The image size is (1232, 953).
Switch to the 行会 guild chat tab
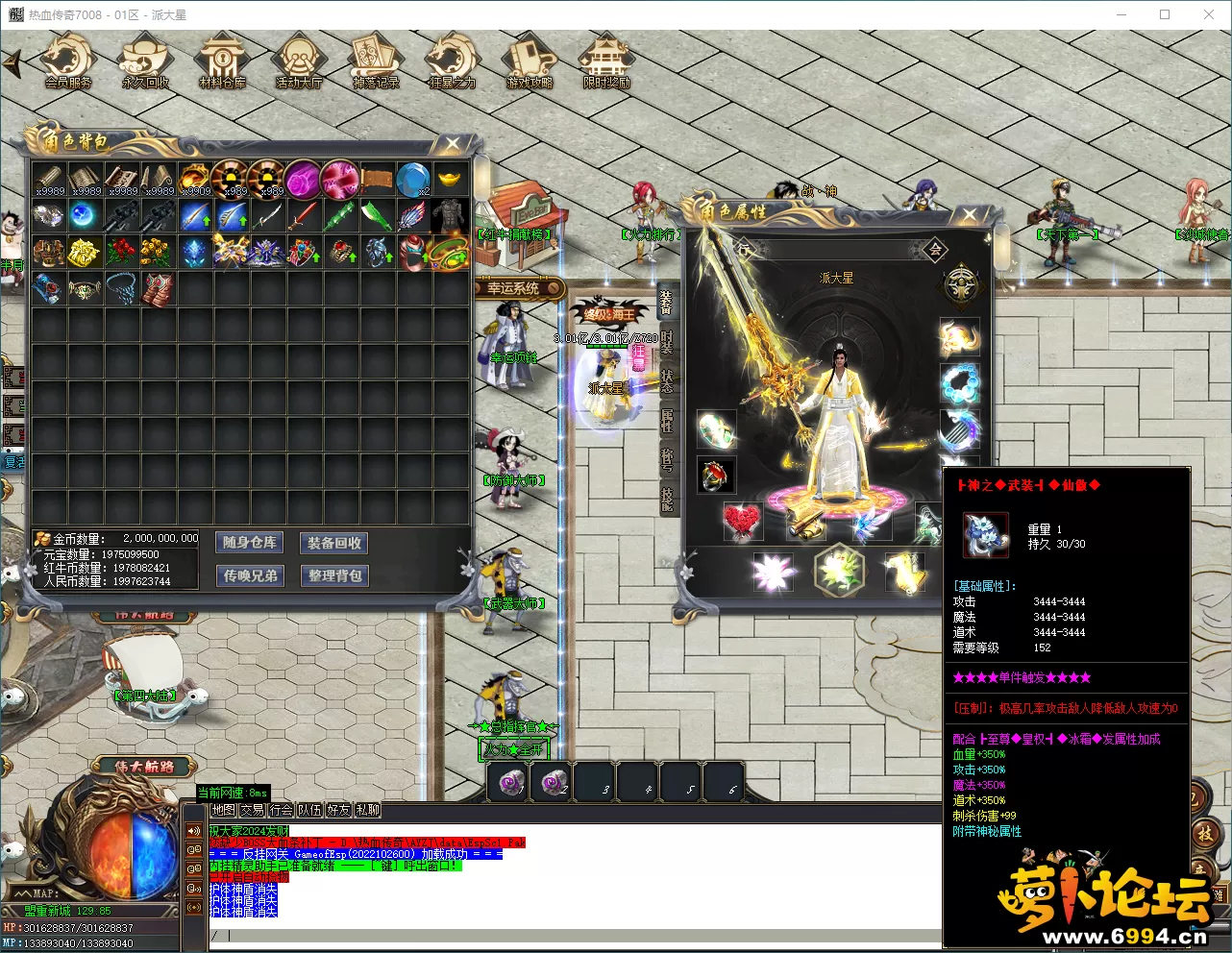[281, 810]
